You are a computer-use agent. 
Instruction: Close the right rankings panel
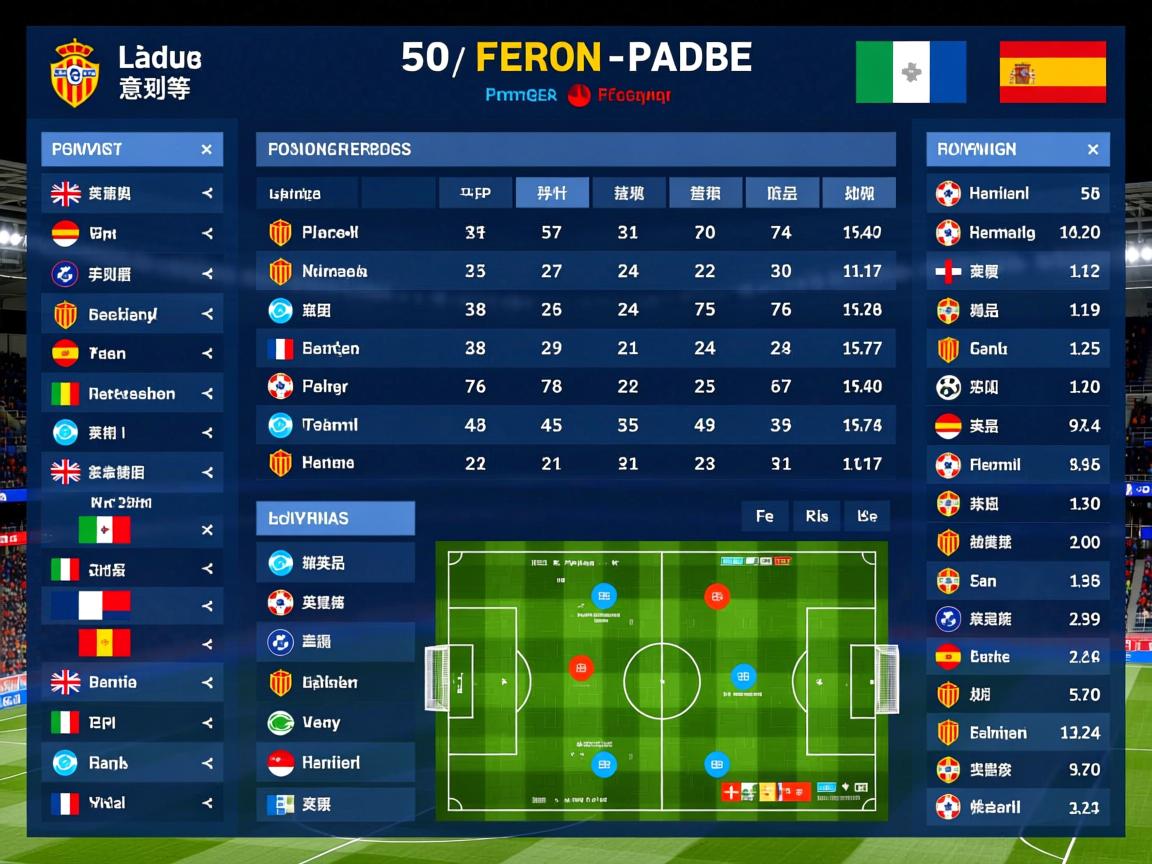pyautogui.click(x=1092, y=150)
